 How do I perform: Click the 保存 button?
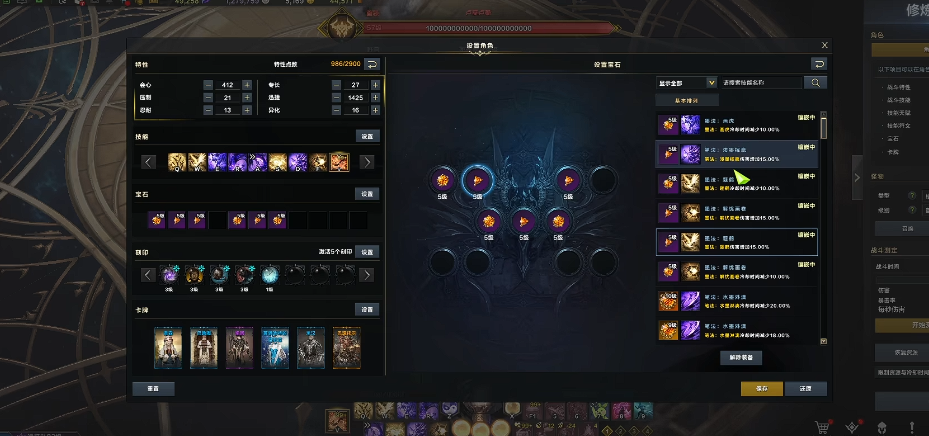click(762, 388)
